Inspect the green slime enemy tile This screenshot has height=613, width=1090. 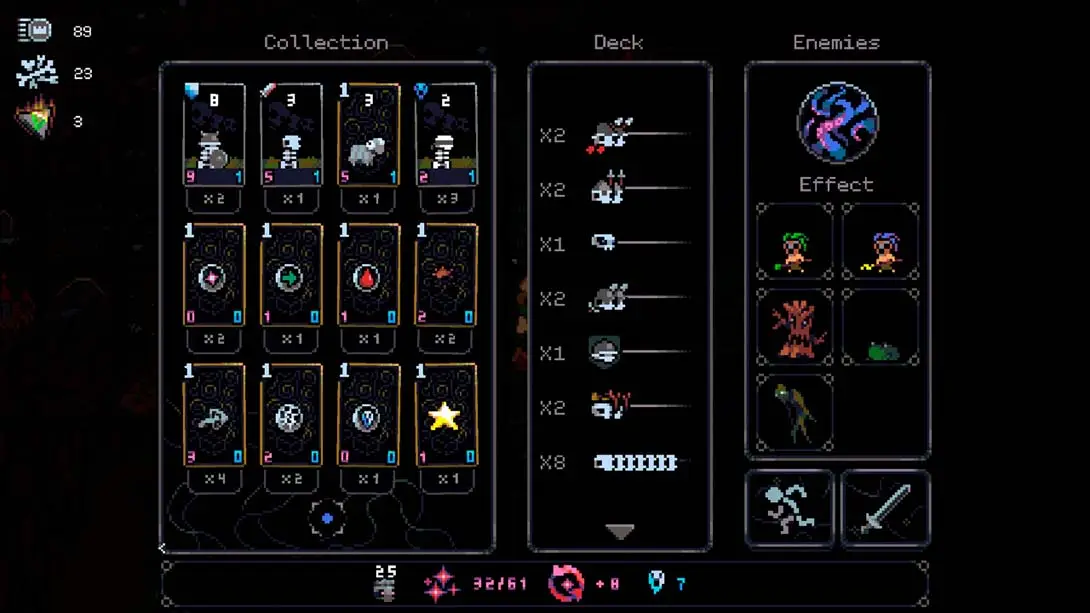[880, 327]
